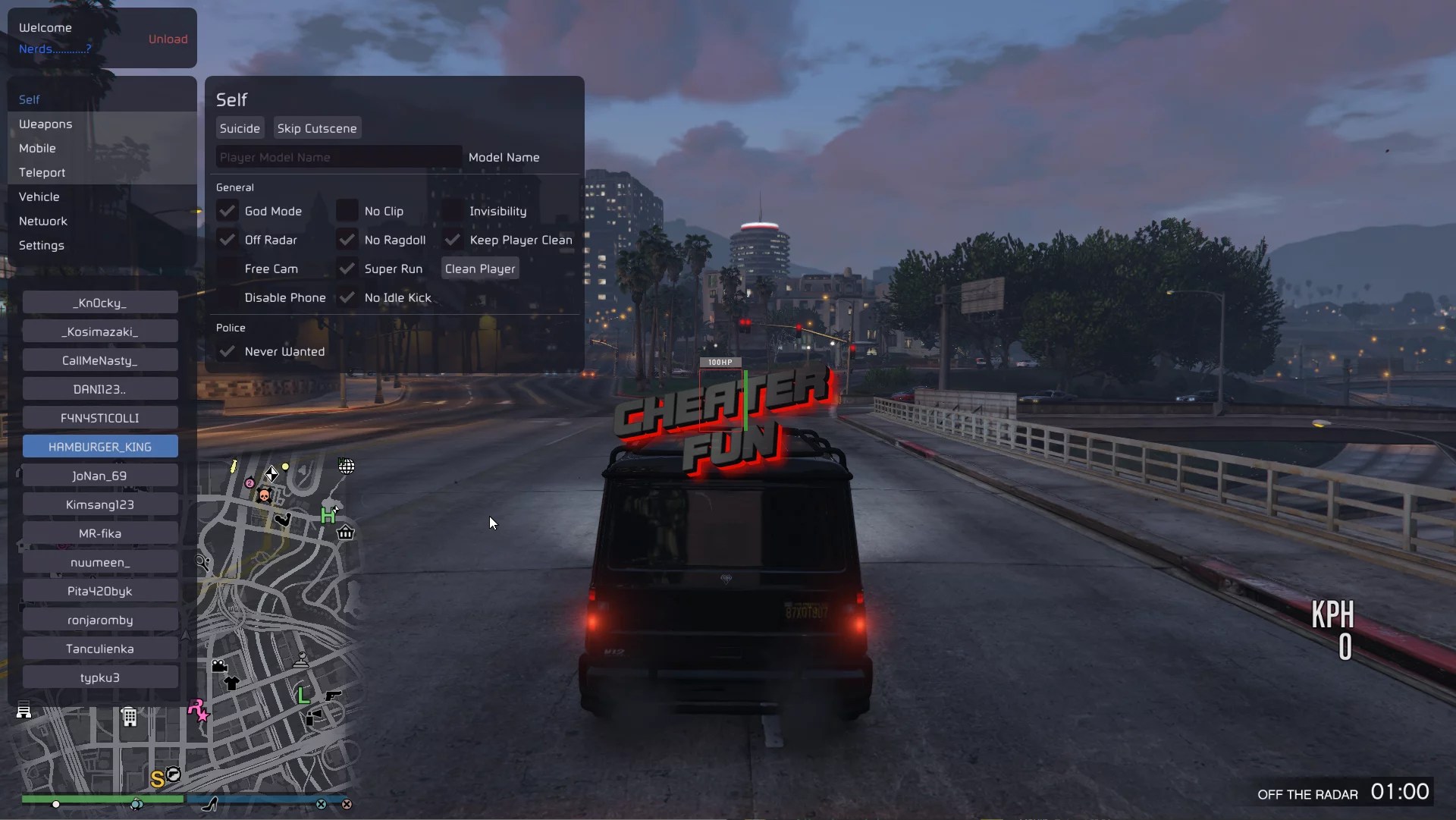Select the globe internet cafe map icon

(347, 466)
